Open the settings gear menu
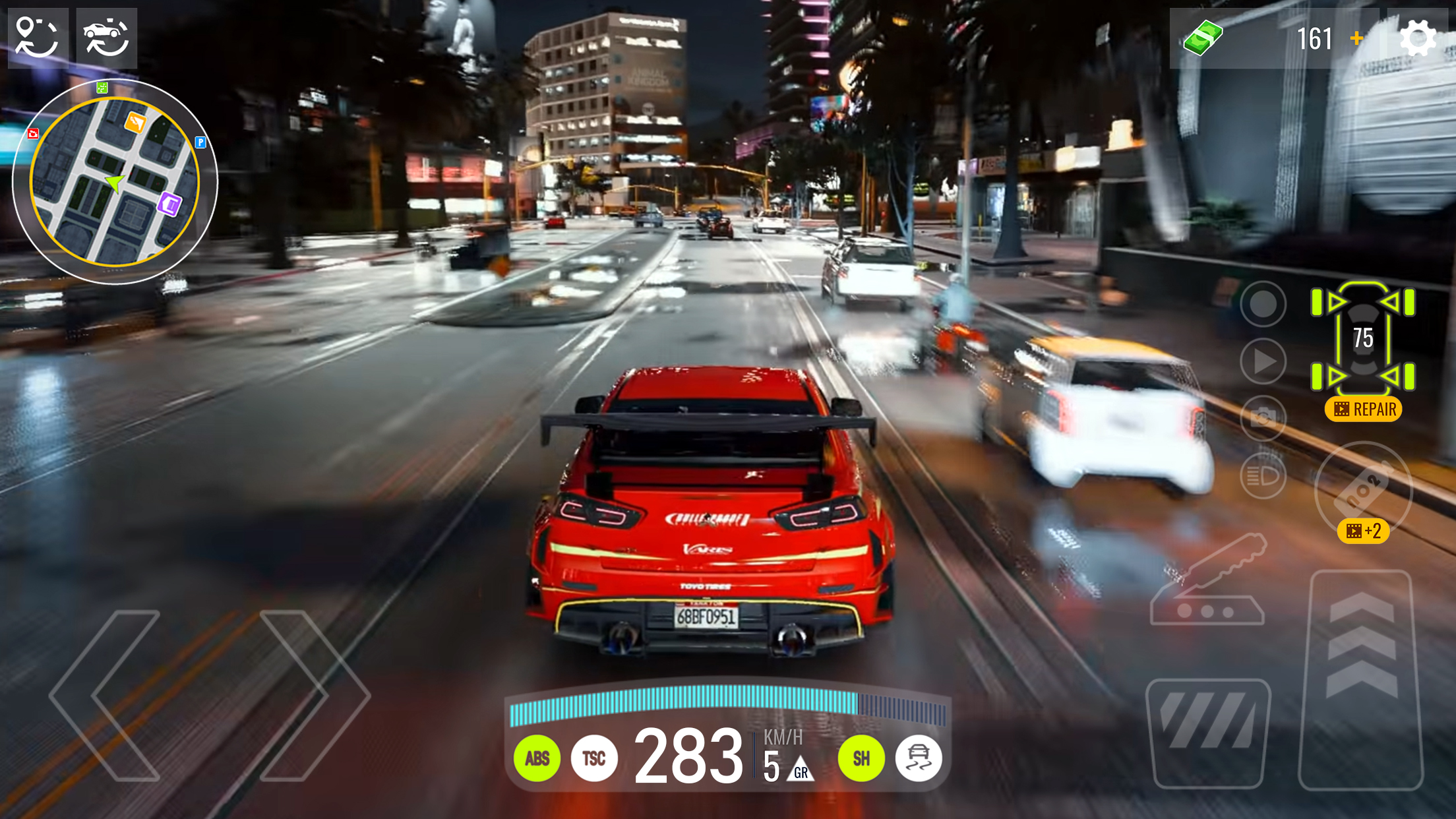 (1418, 38)
